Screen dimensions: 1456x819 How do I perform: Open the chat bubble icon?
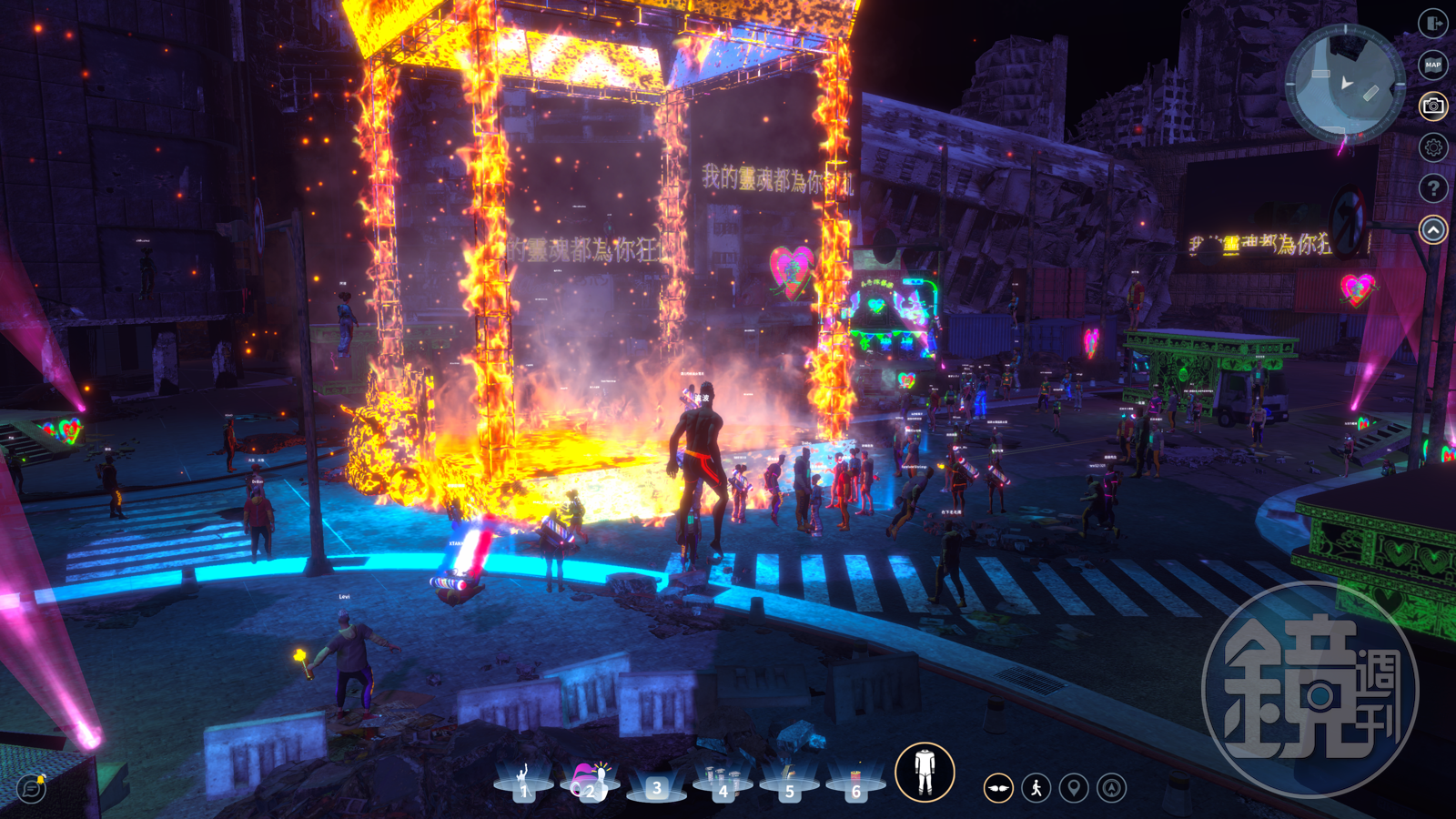(32, 788)
